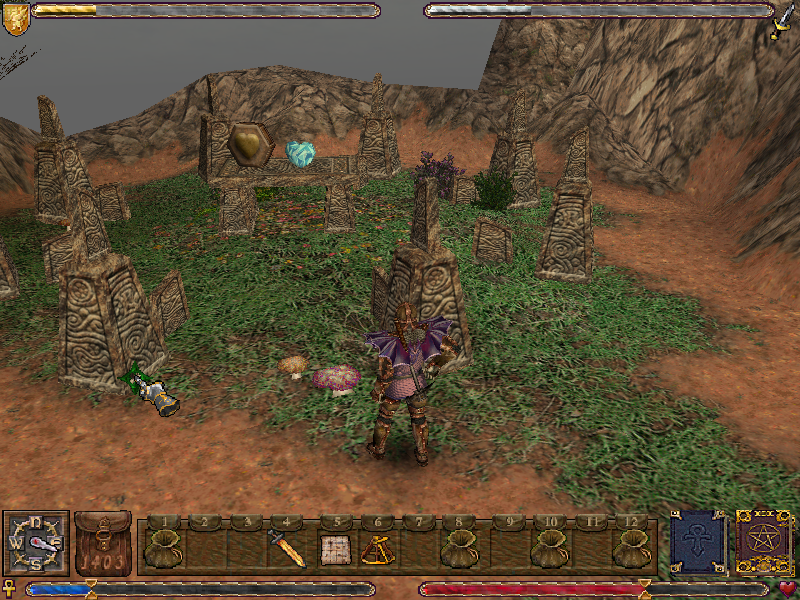Select the pouch in hotbar slot 12
800x600 pixels.
click(x=632, y=548)
